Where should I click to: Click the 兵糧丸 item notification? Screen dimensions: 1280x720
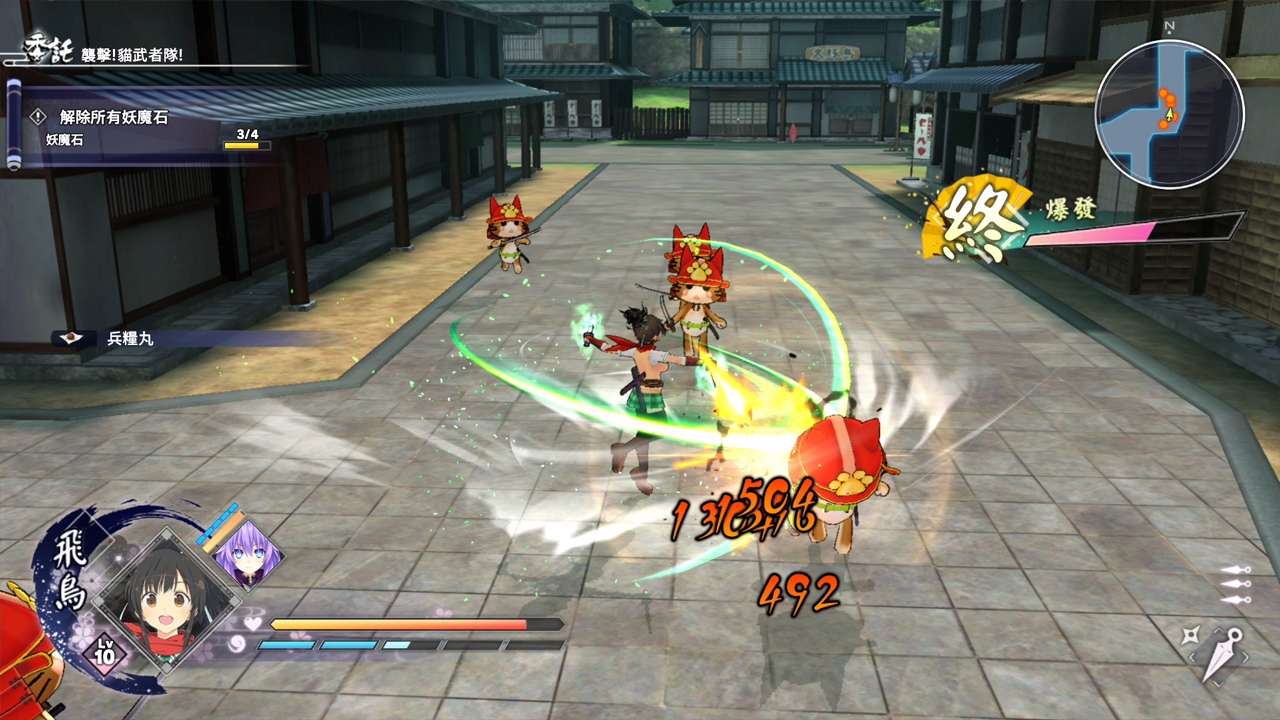pos(130,339)
